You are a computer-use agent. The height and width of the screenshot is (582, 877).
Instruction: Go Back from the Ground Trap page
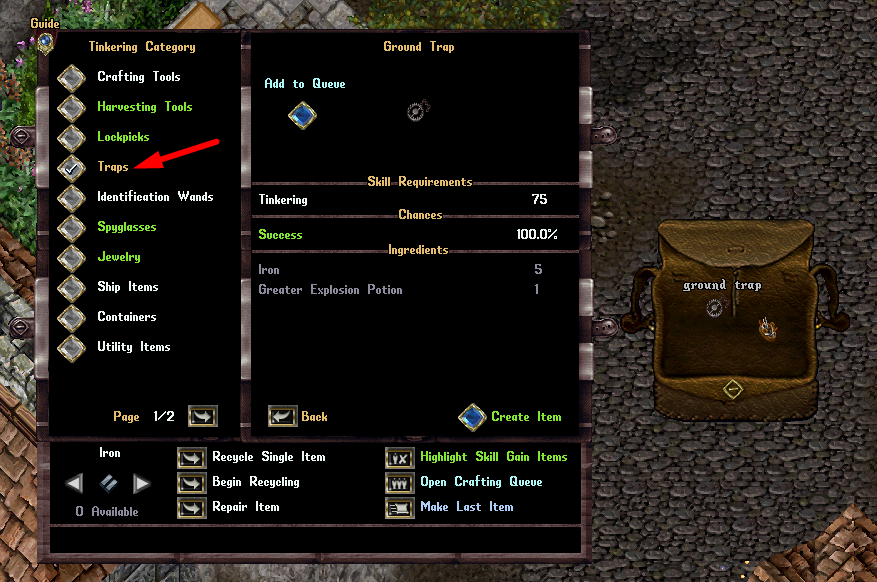coord(283,416)
